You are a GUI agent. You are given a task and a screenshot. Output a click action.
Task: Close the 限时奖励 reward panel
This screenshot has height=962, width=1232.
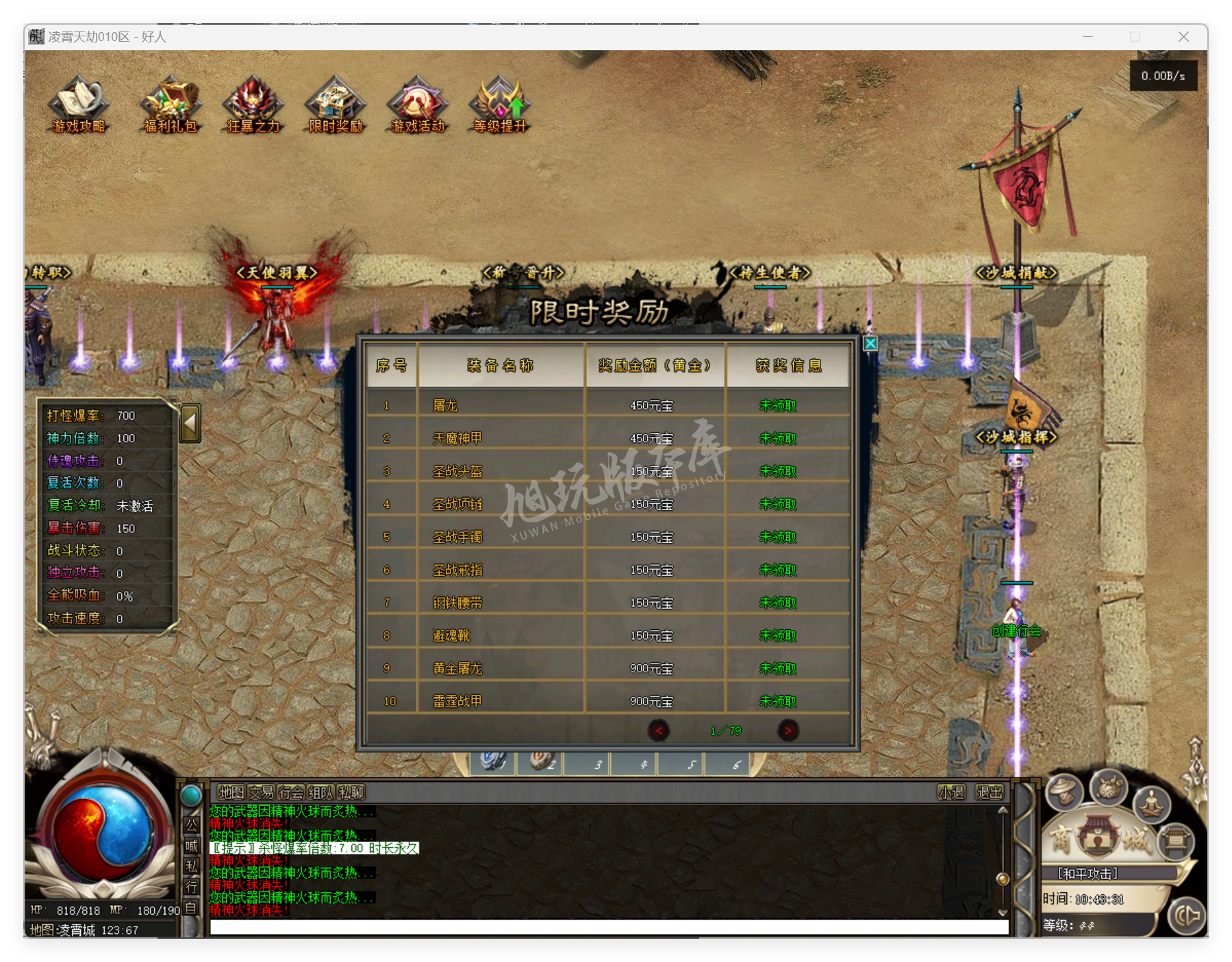coord(870,344)
